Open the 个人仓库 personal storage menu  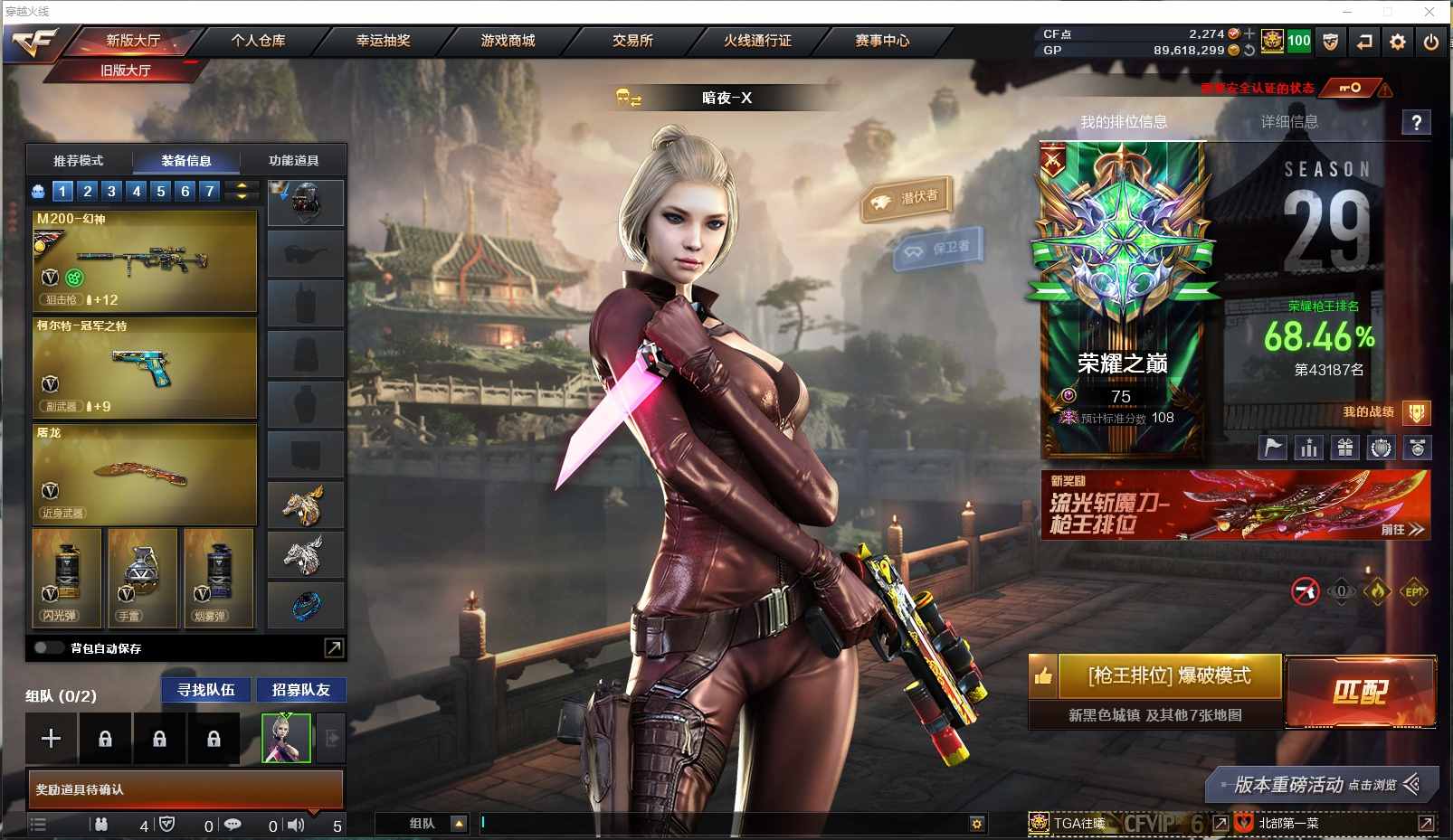[258, 41]
